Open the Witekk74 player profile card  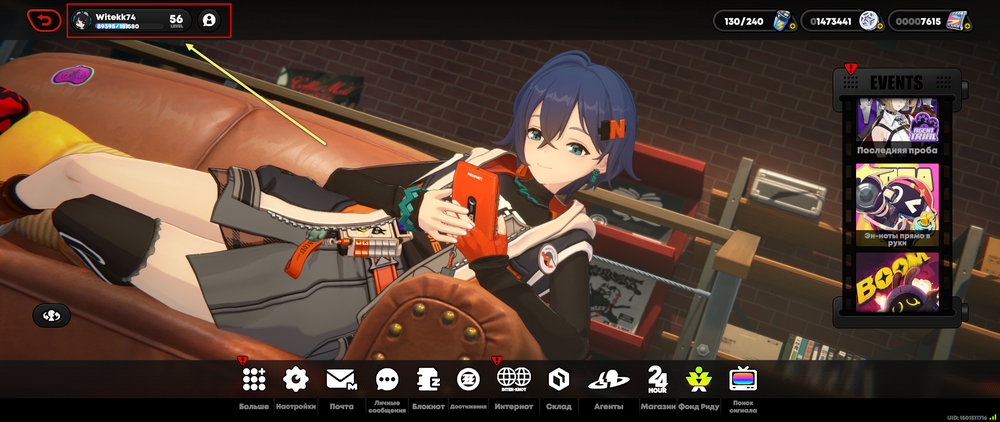click(130, 20)
